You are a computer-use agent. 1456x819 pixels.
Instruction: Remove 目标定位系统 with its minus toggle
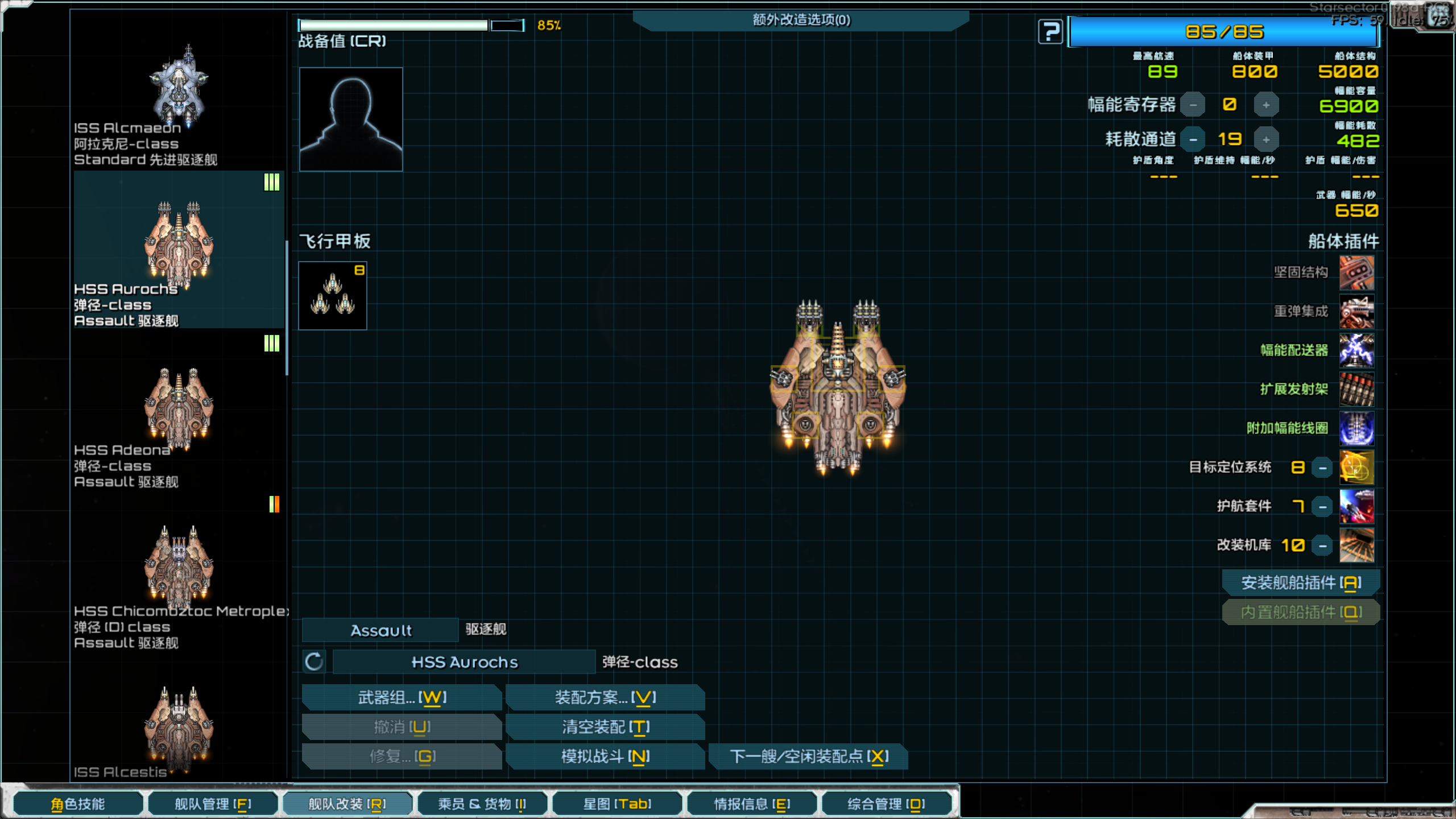1322,468
